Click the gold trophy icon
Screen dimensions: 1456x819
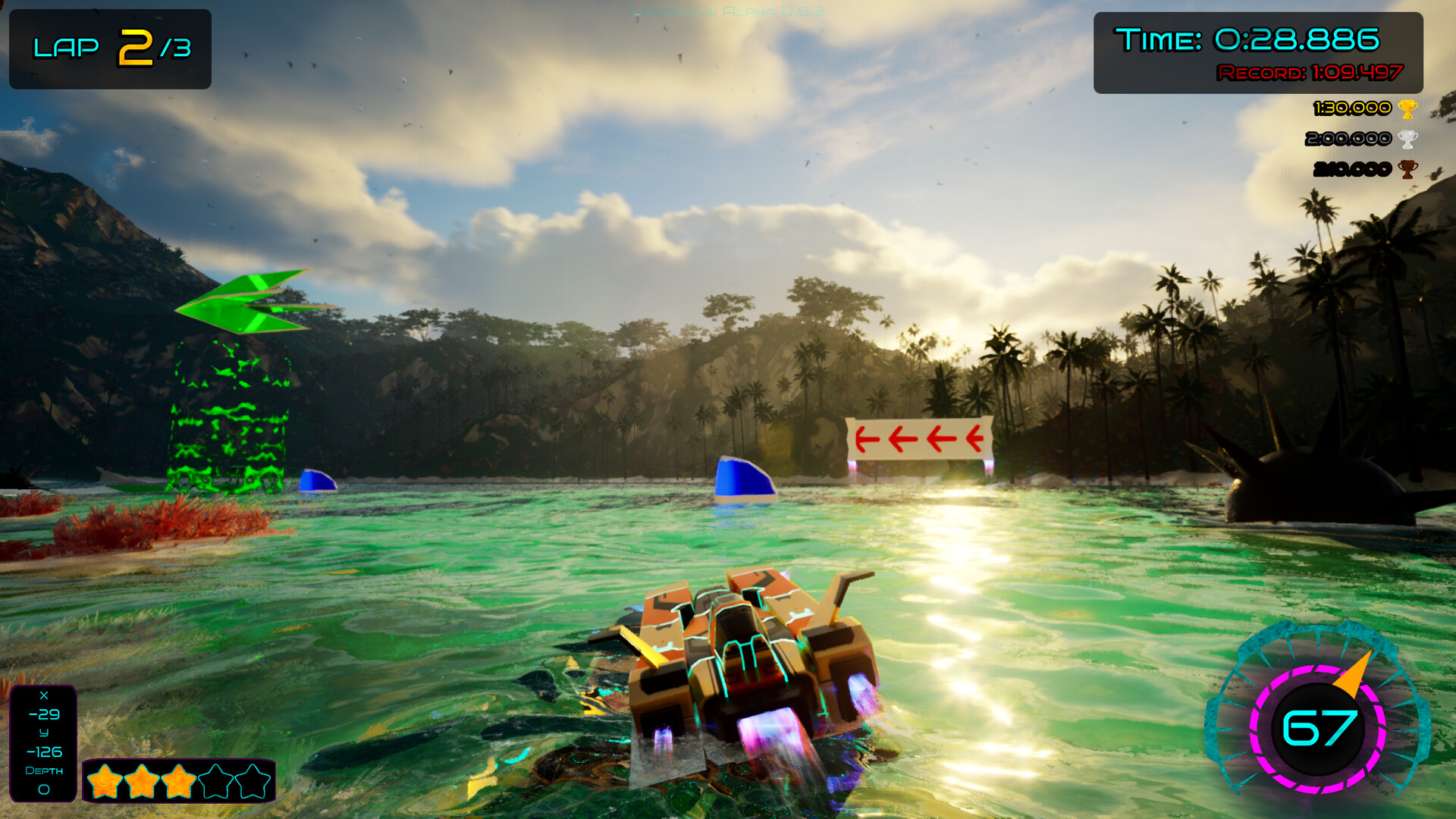point(1407,108)
